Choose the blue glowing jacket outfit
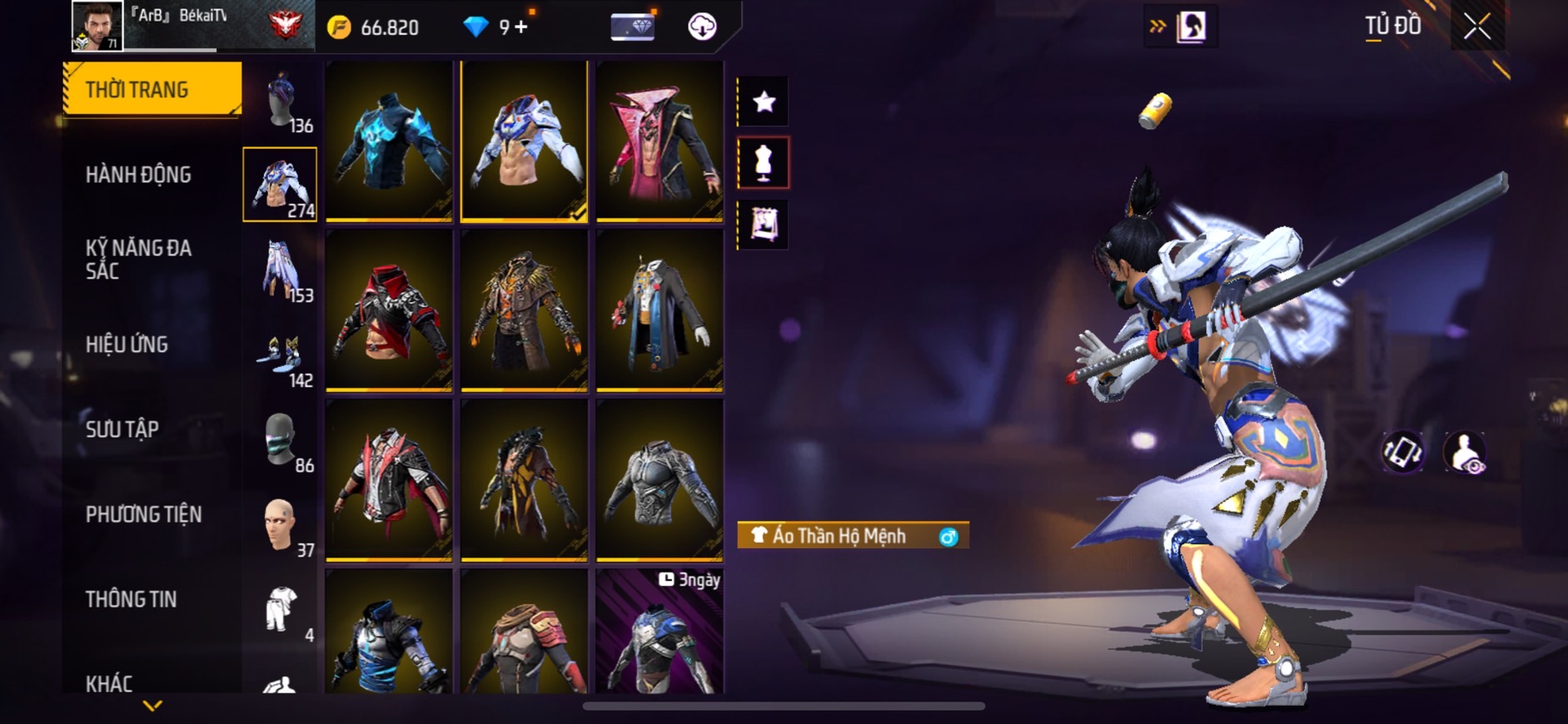The image size is (1568, 724). (389, 140)
